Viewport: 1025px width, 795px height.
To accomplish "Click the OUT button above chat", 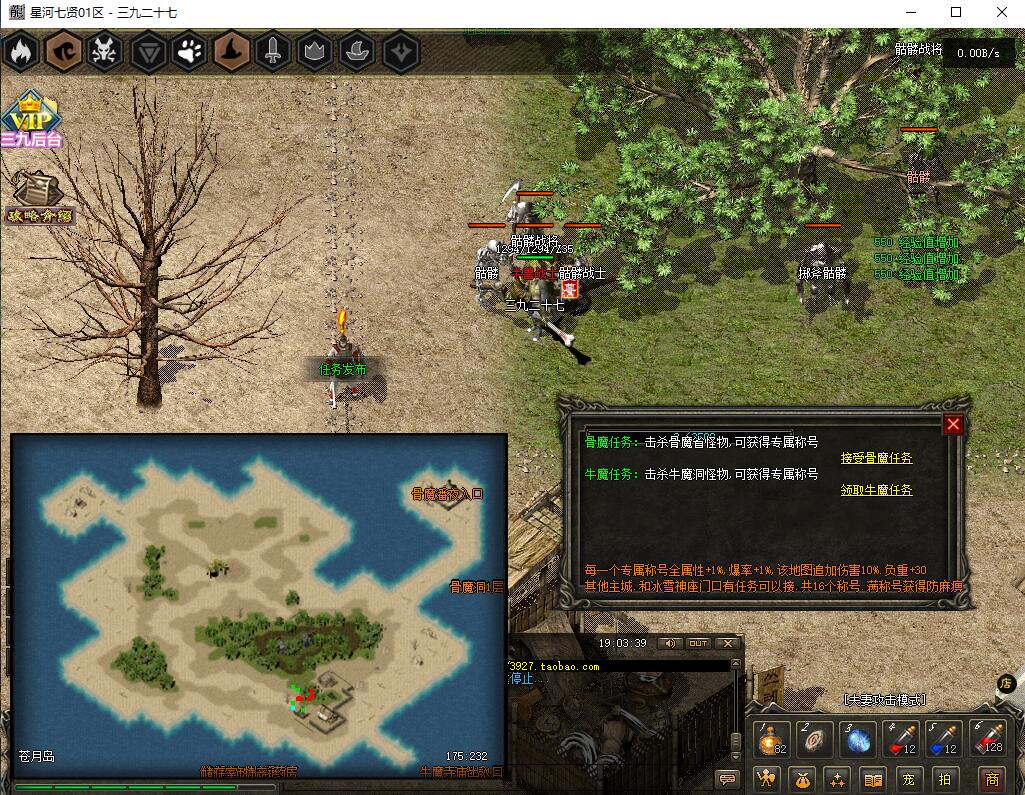I will coord(698,643).
